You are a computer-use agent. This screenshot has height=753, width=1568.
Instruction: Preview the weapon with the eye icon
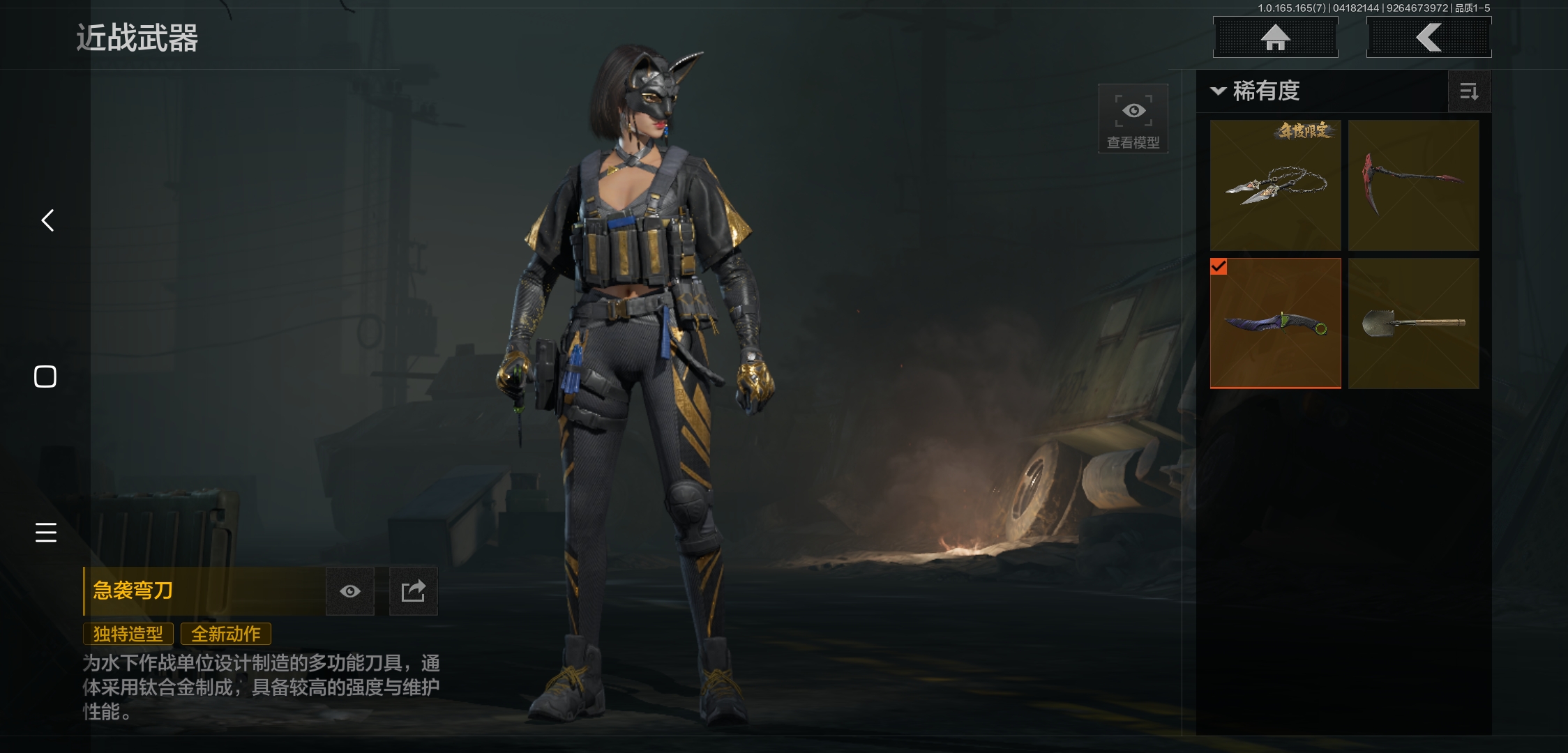pos(350,591)
